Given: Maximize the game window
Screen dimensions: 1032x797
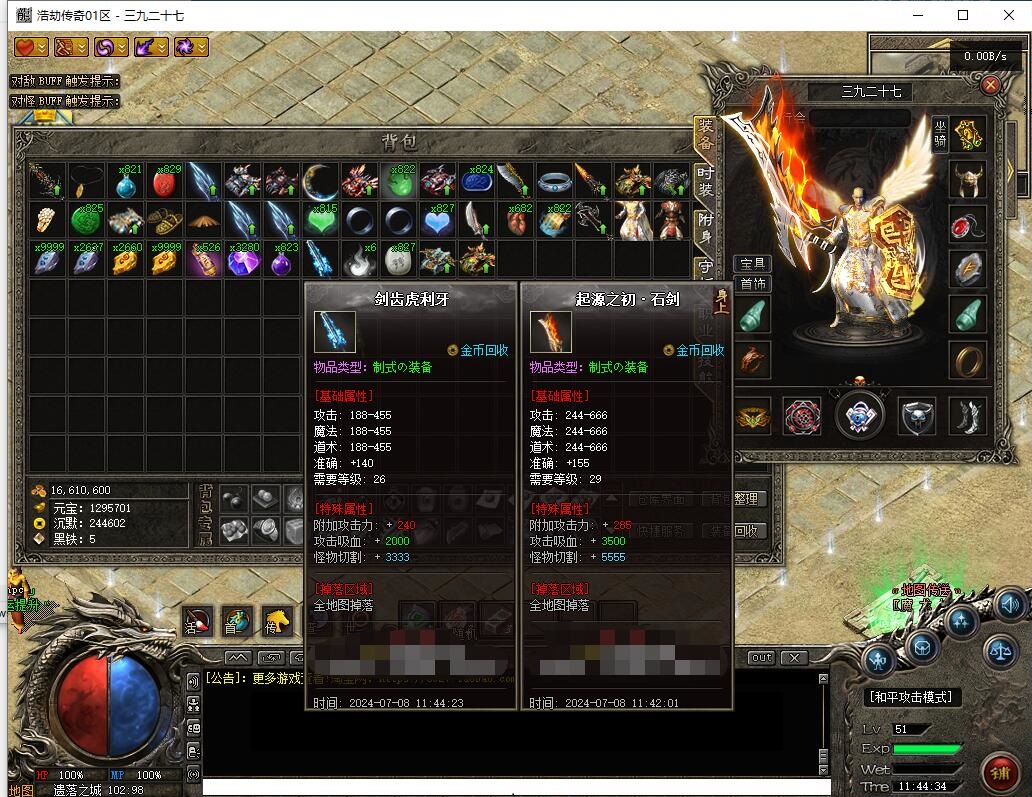Looking at the screenshot, I should pos(963,15).
